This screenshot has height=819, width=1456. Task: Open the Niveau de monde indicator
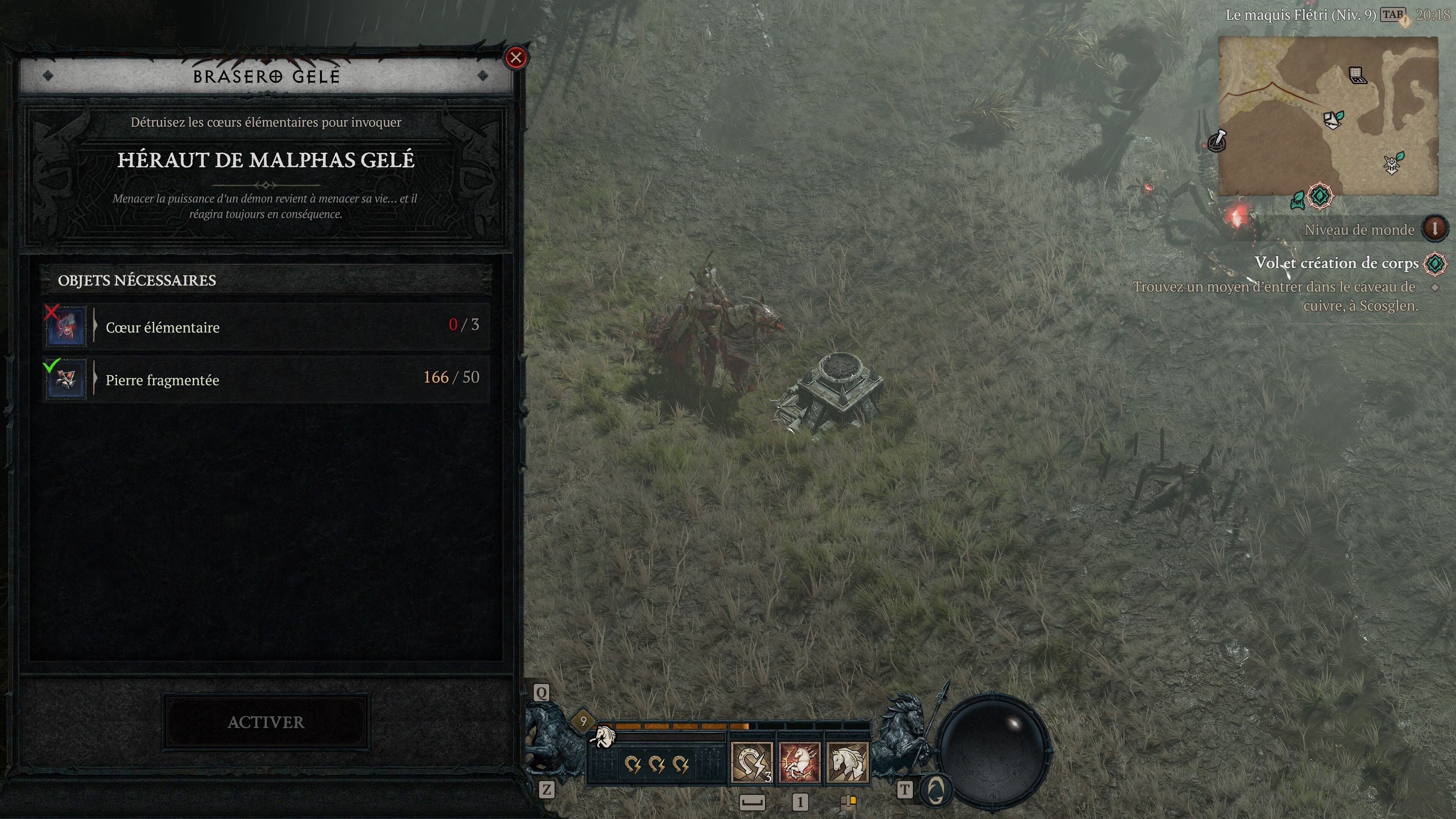(1434, 229)
